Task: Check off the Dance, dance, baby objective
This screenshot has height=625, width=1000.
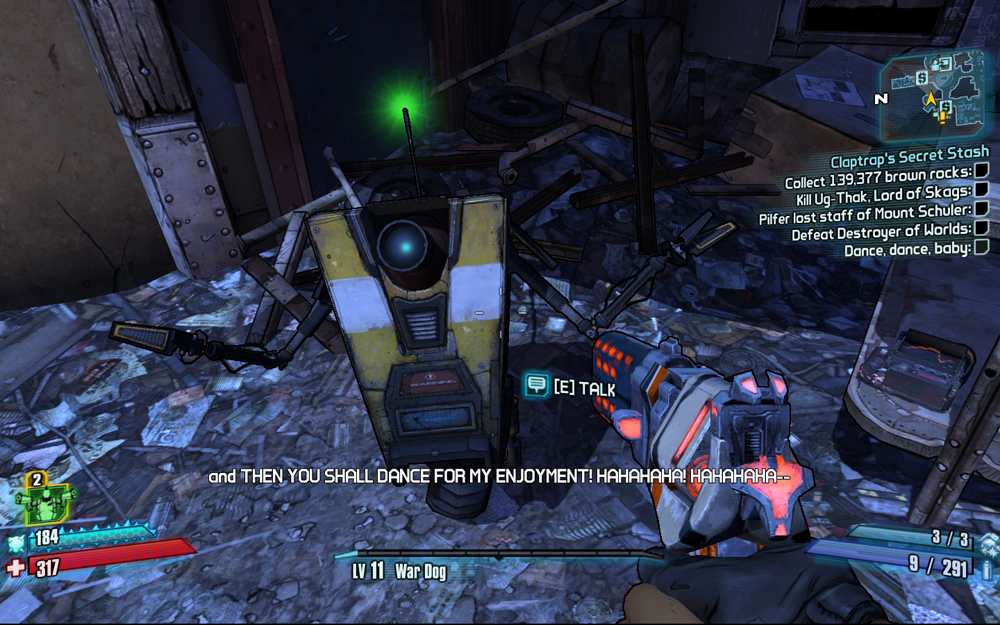Action: [x=982, y=247]
